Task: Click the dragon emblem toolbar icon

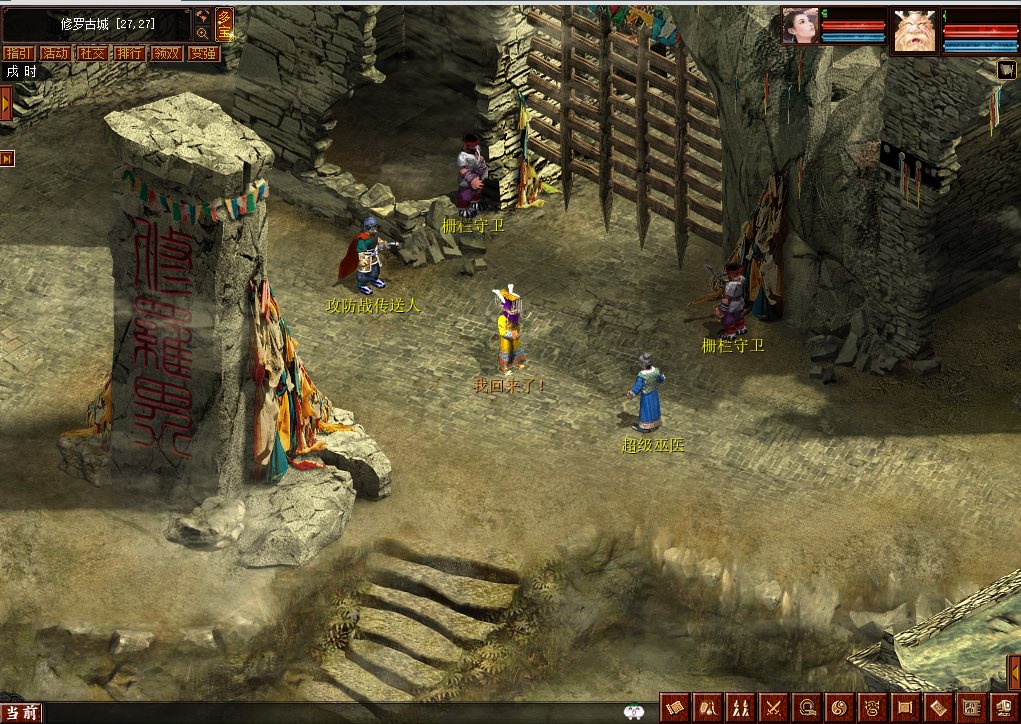Action: (872, 706)
